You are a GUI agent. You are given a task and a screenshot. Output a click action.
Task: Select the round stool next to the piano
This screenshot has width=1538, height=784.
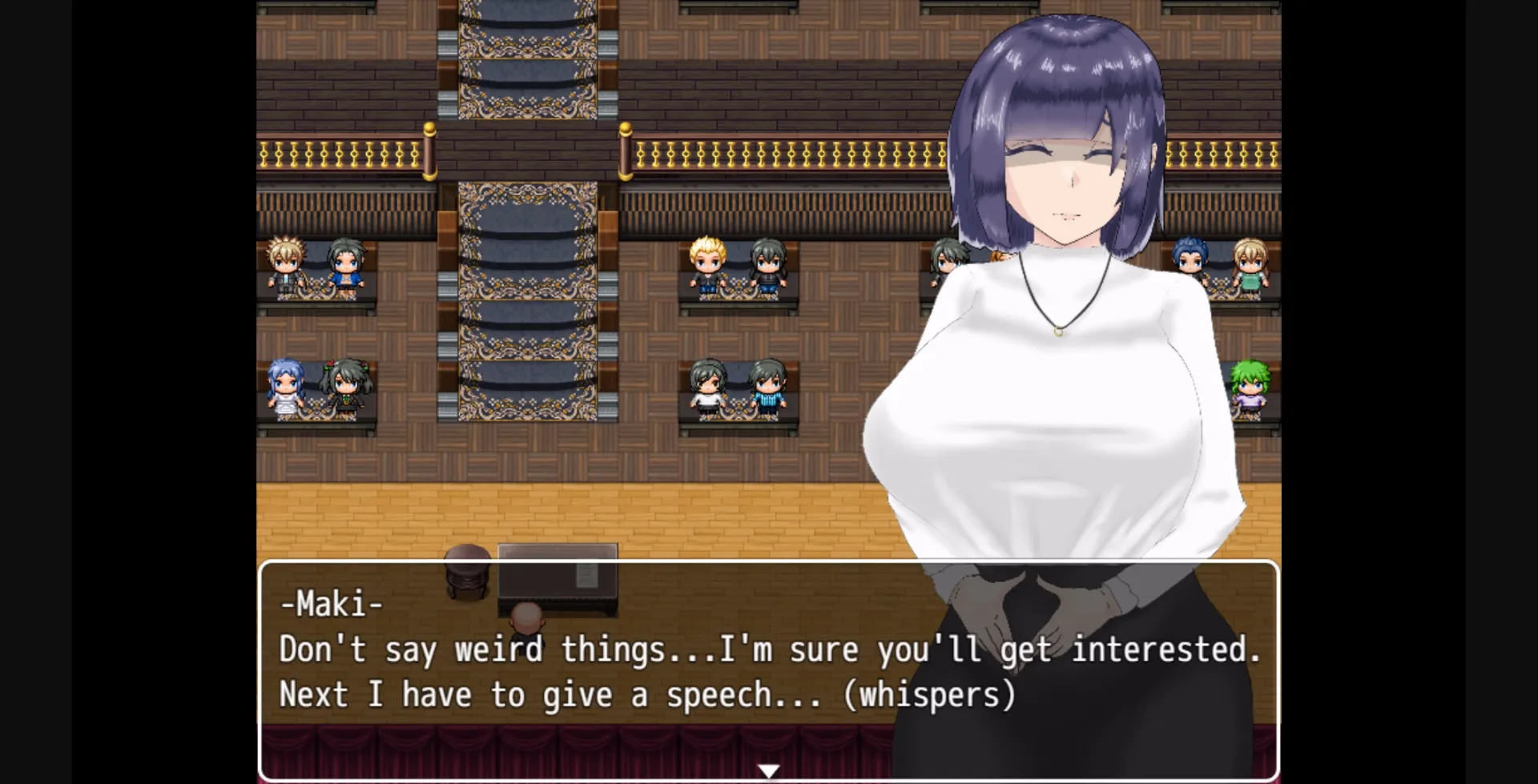pos(467,573)
